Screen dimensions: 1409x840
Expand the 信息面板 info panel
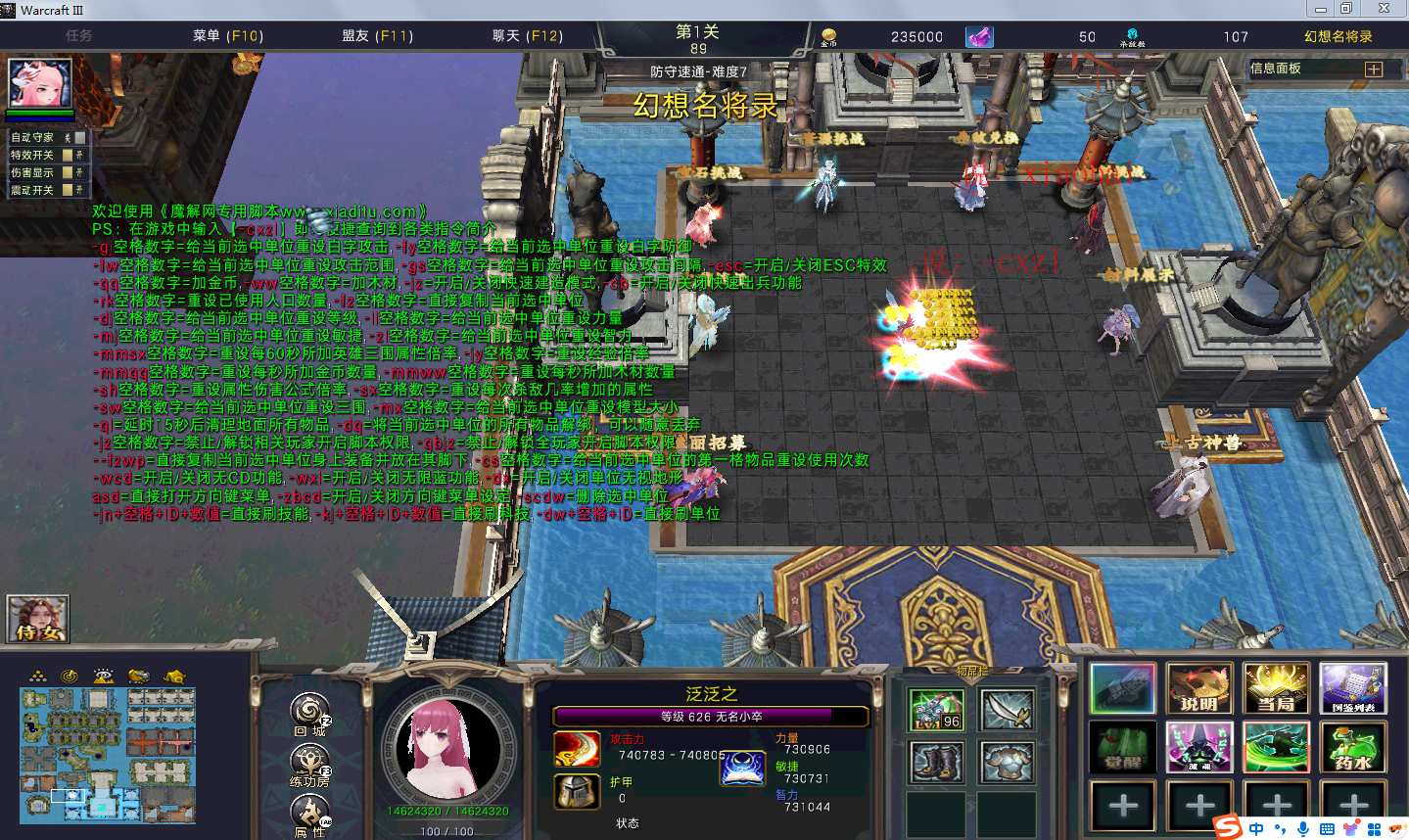1374,70
